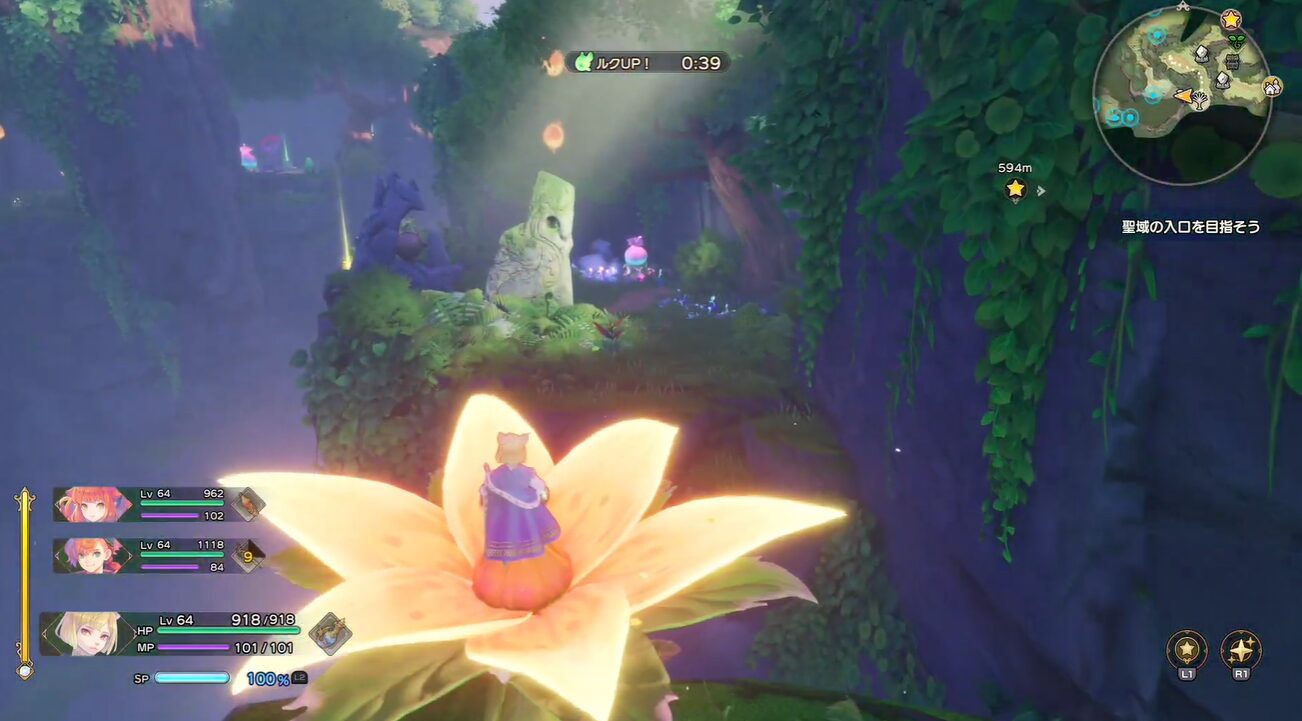Select the 594m star waypoint marker
Image resolution: width=1302 pixels, height=721 pixels.
tap(1016, 189)
